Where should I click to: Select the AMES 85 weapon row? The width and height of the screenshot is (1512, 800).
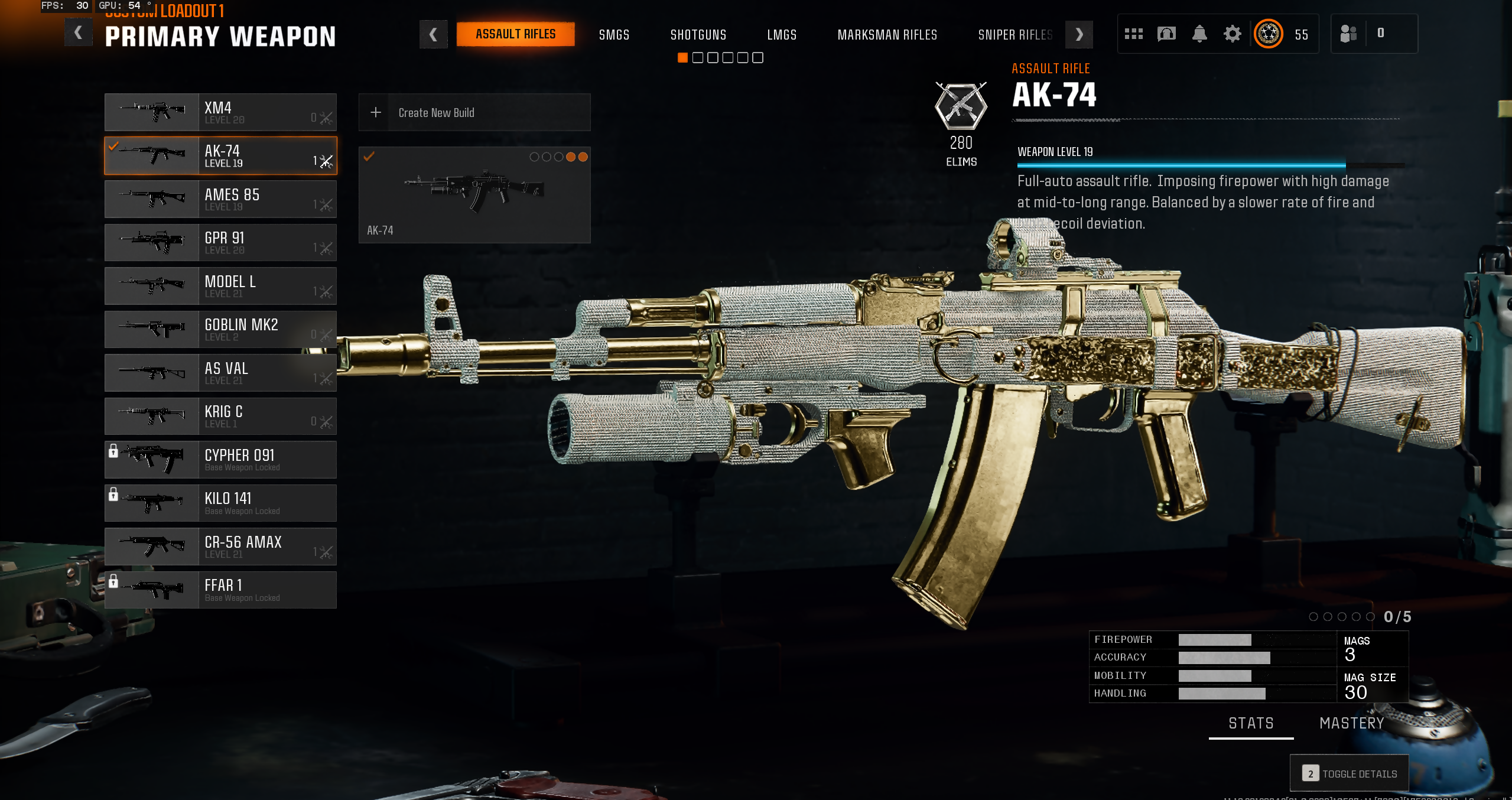coord(220,199)
